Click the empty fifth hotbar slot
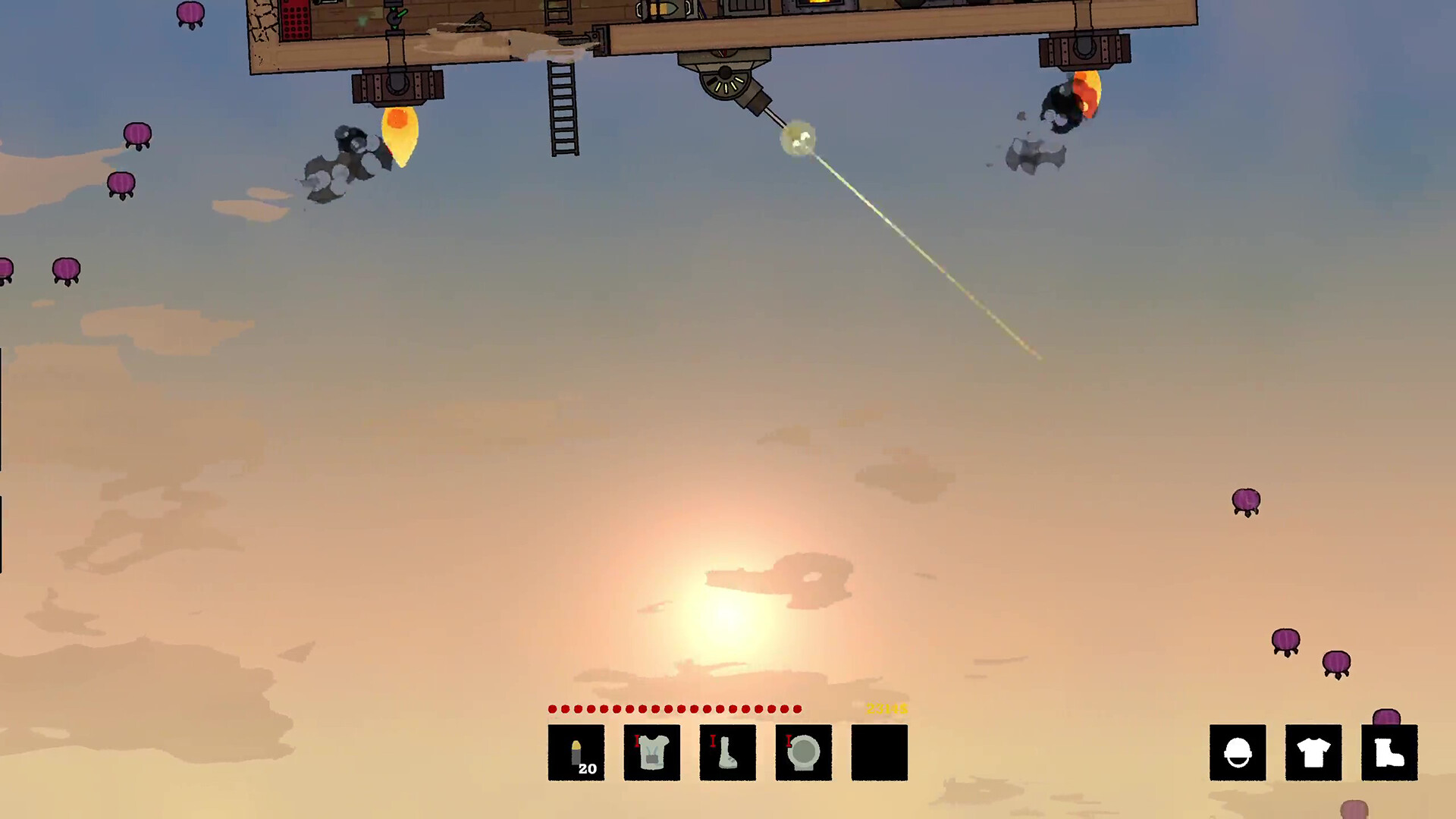This screenshot has width=1456, height=819. point(879,752)
